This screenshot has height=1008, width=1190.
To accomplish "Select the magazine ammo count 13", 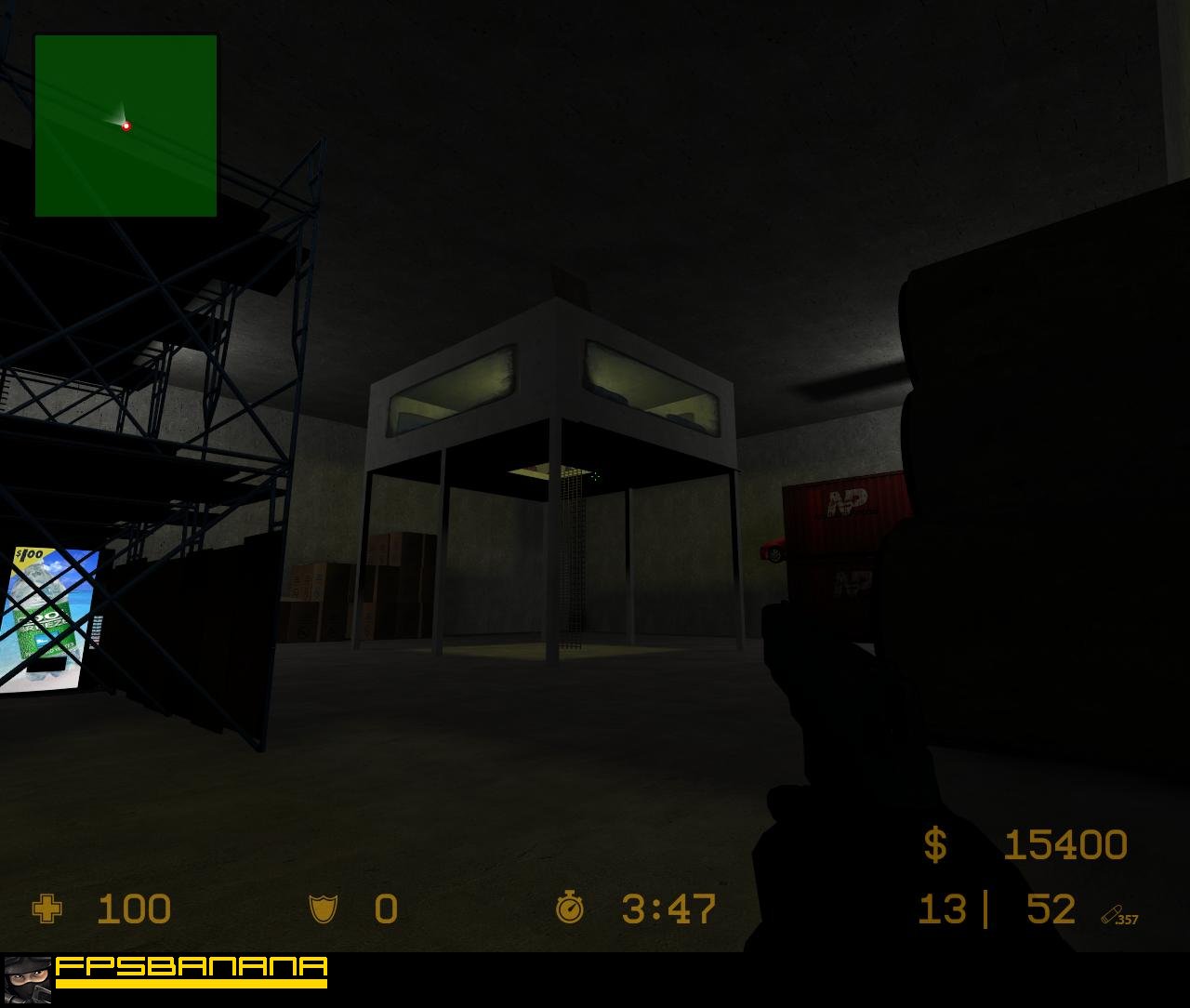I will (x=944, y=909).
